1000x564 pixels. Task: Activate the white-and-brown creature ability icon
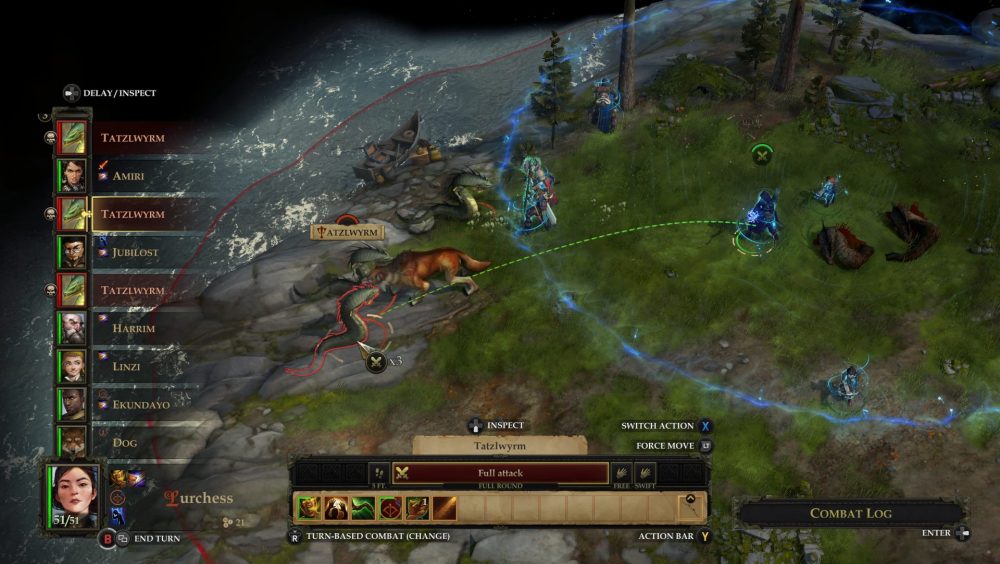tap(336, 508)
